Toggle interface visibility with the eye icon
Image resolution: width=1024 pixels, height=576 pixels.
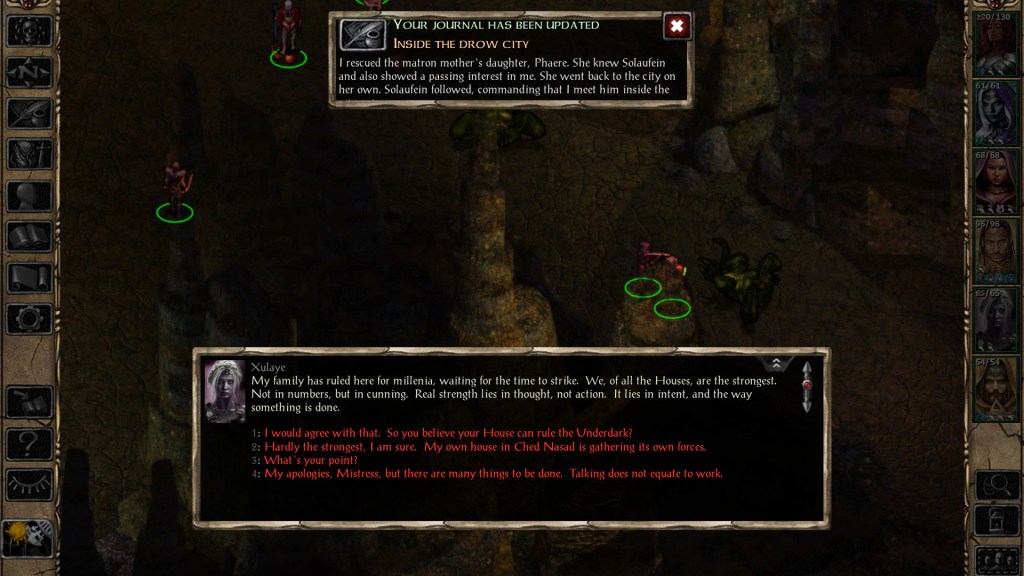point(29,484)
